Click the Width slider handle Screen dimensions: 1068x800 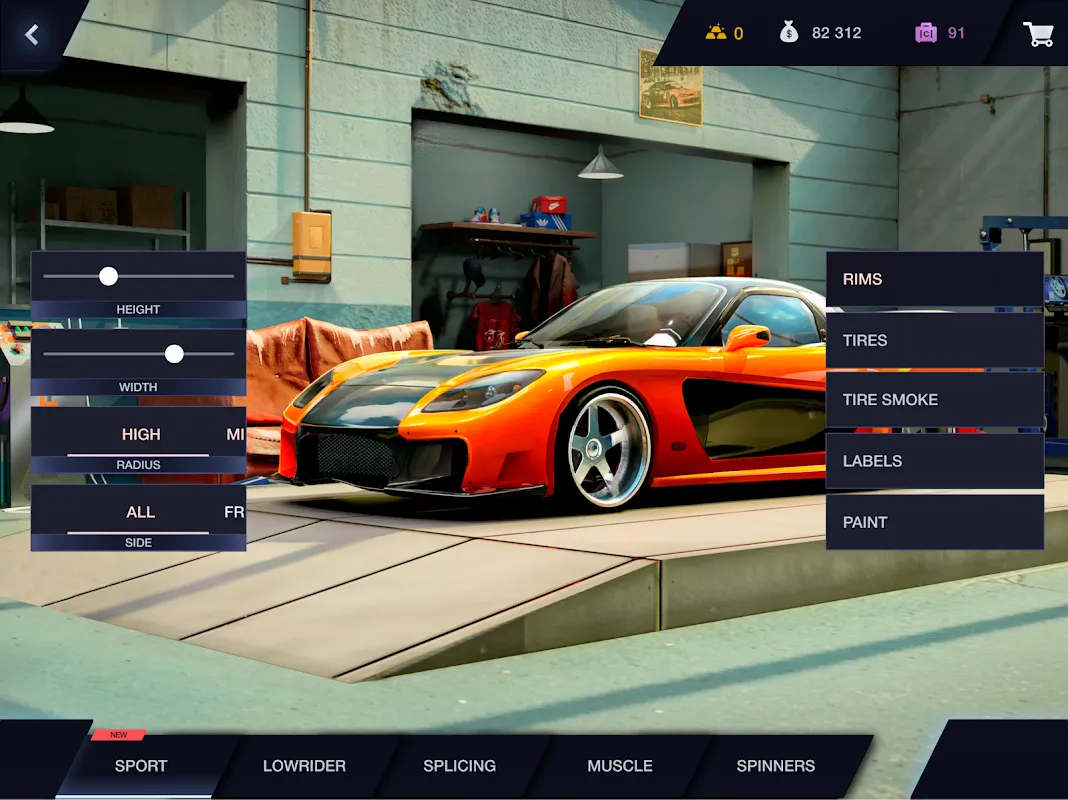click(174, 354)
